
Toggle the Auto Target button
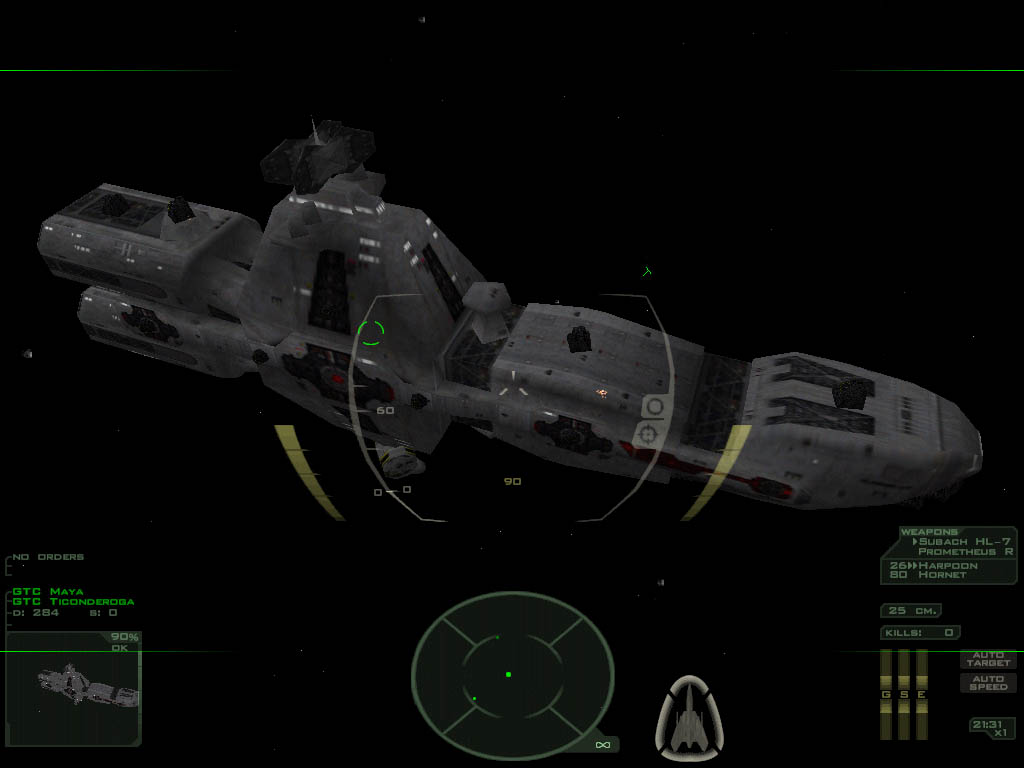pyautogui.click(x=988, y=659)
